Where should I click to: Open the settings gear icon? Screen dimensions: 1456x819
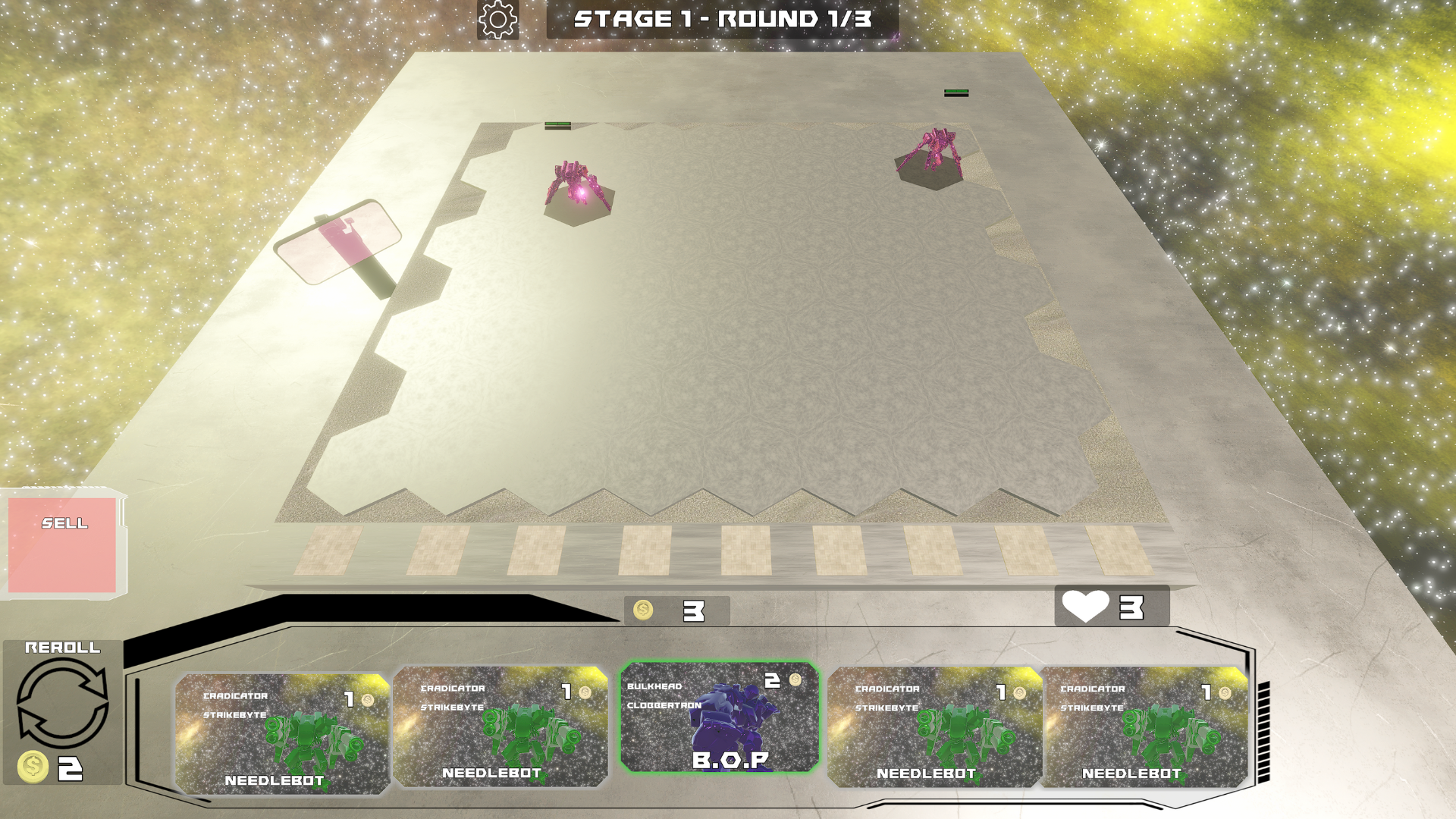tap(498, 20)
